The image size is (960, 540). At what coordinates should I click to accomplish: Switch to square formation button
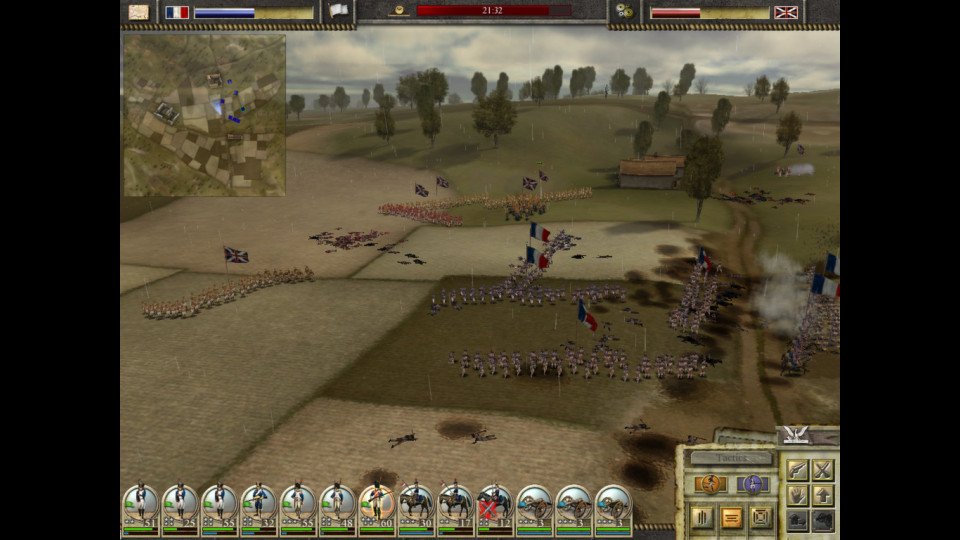(x=761, y=517)
